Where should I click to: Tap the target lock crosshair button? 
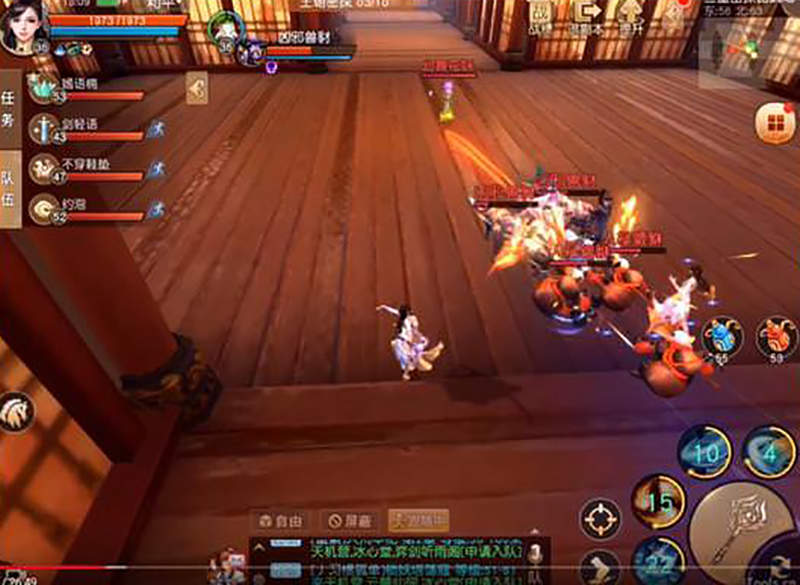coord(600,519)
